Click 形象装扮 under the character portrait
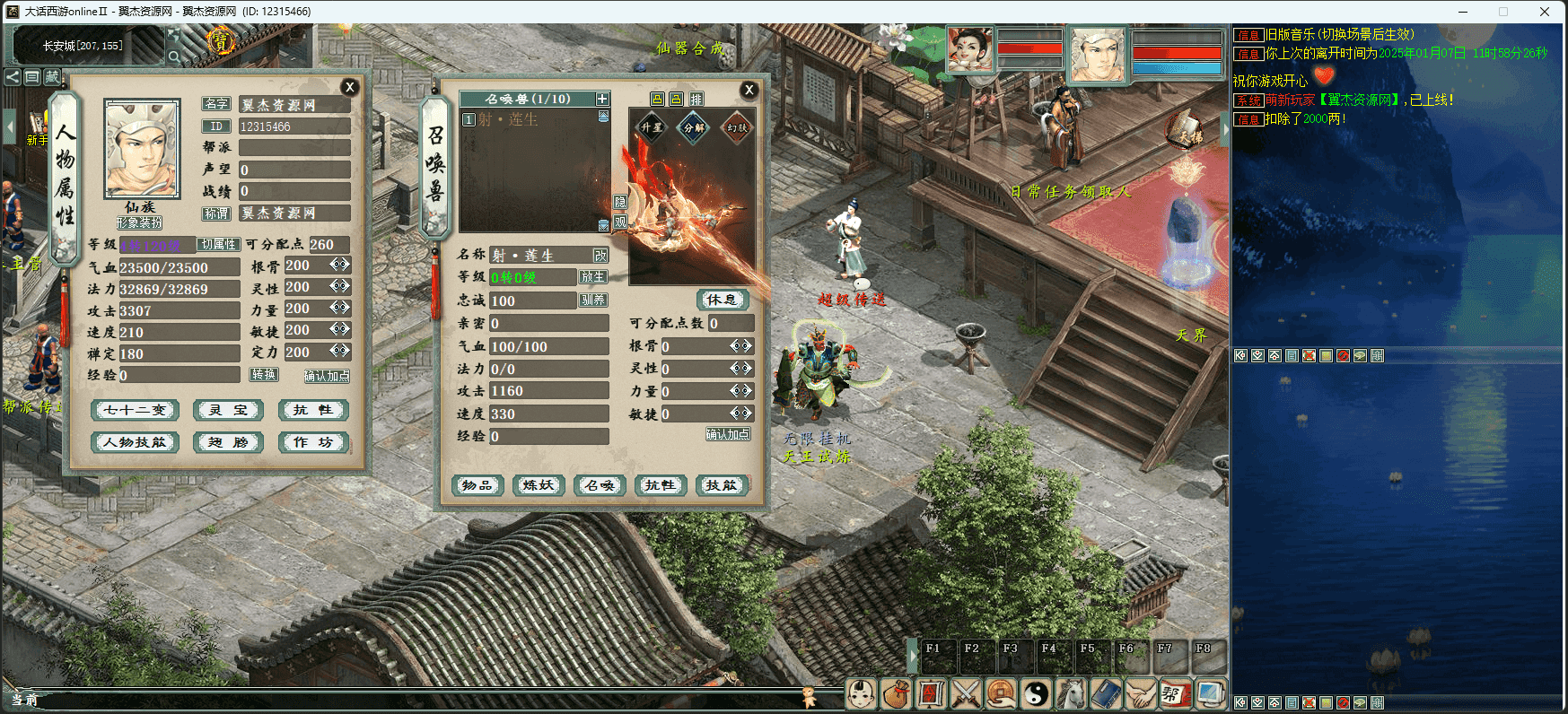Viewport: 1568px width, 714px height. click(x=140, y=222)
